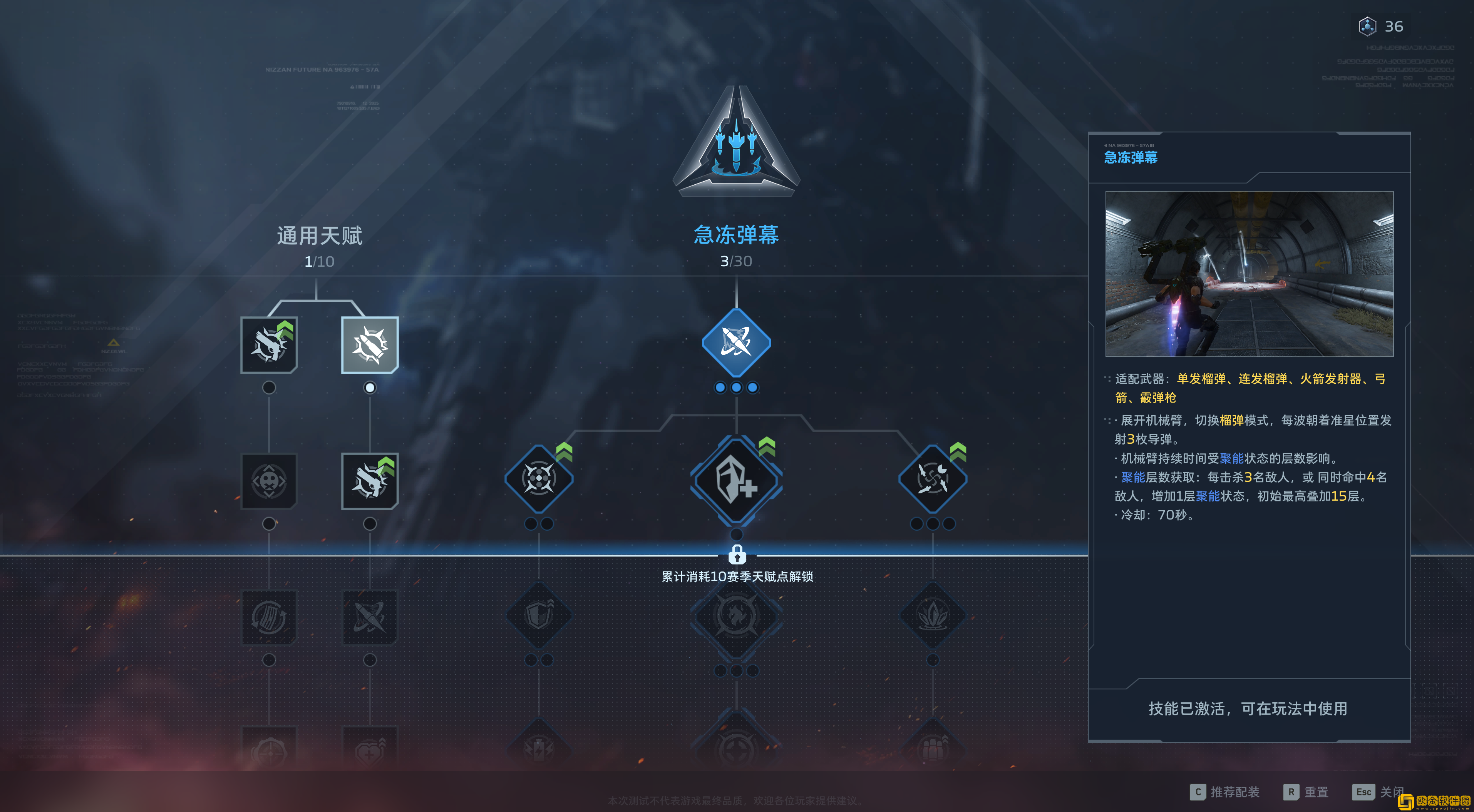This screenshot has height=812, width=1474.
Task: Select the locked shield diamond talent
Action: [538, 615]
